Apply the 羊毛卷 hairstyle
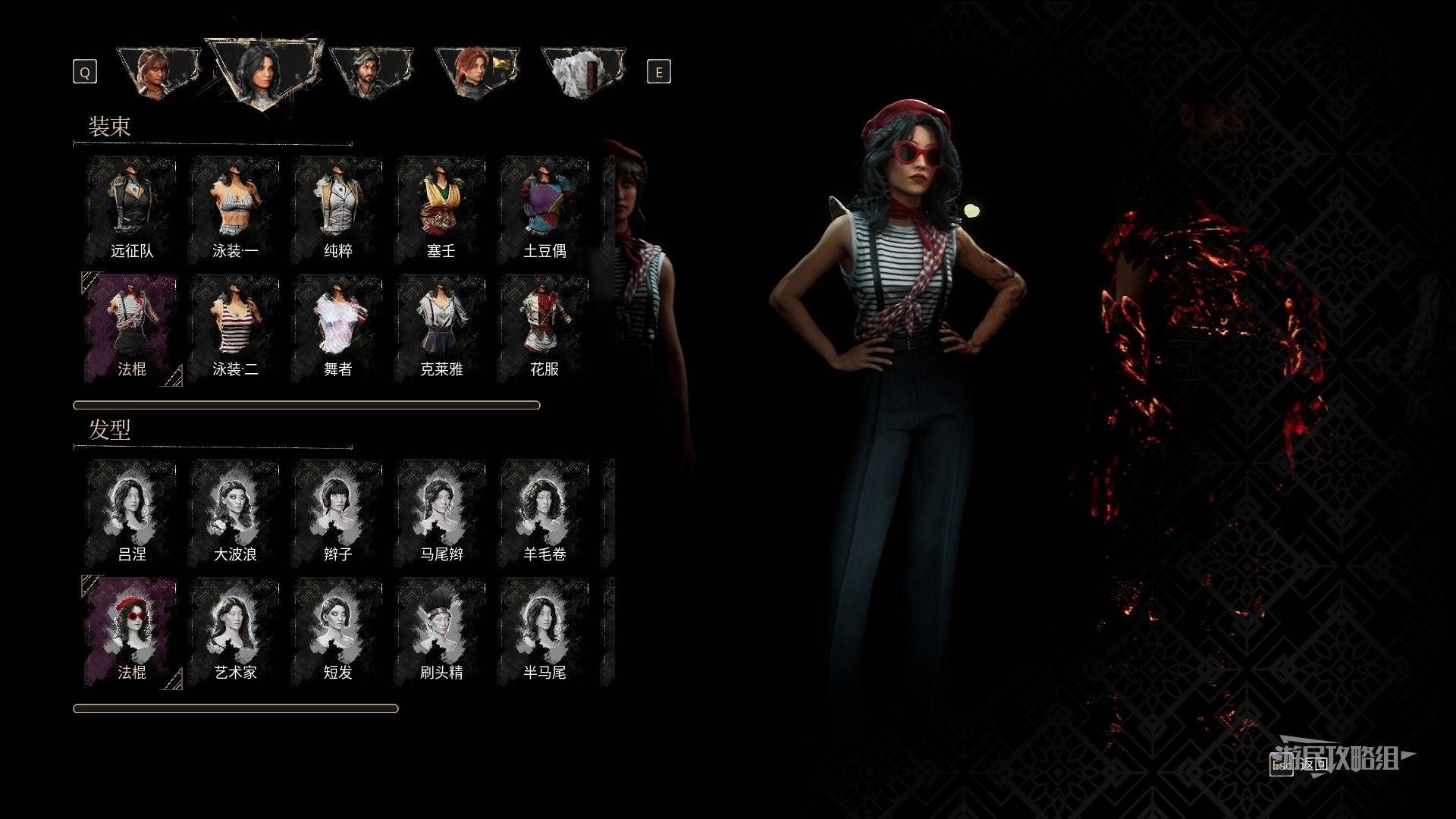The image size is (1456, 819). (x=544, y=513)
